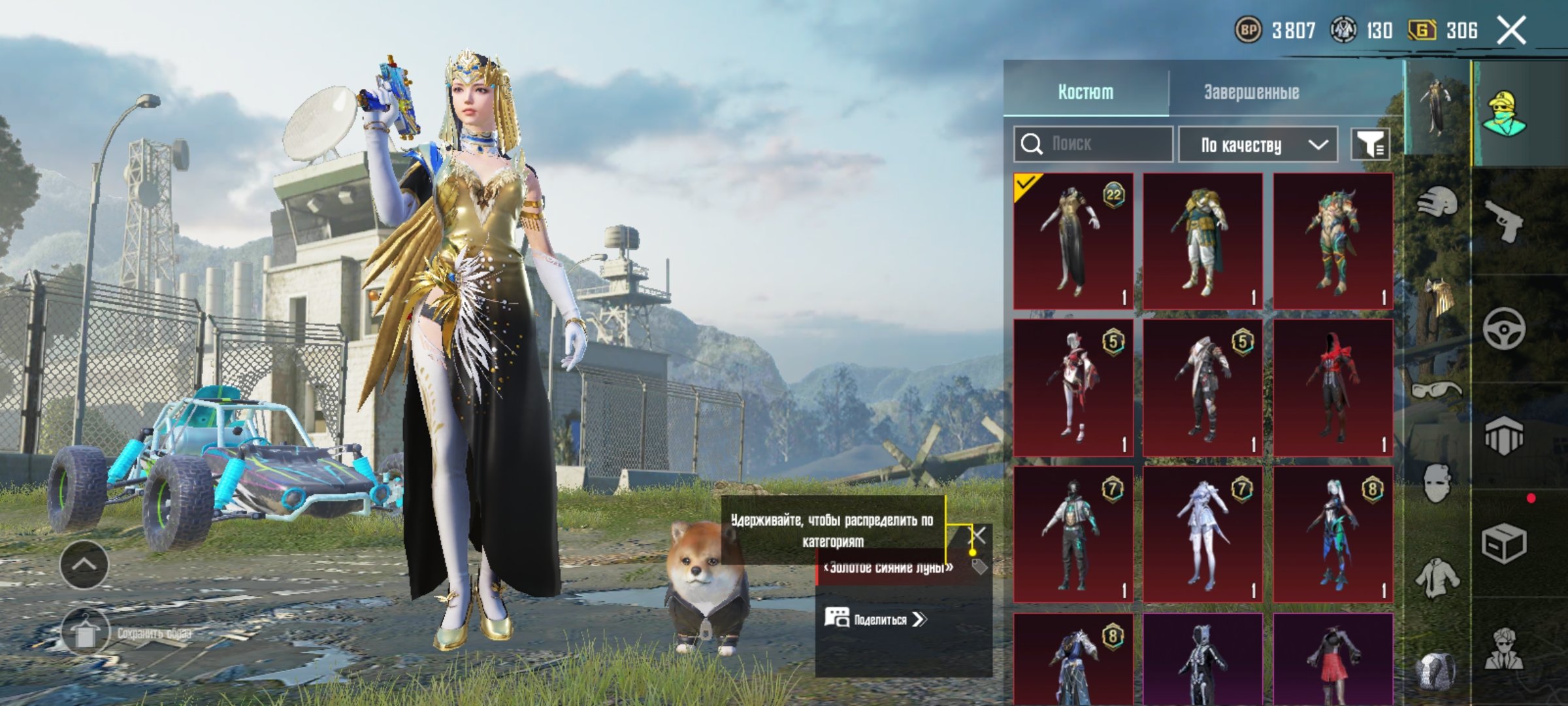The width and height of the screenshot is (1568, 706).
Task: Select the Костюм tab
Action: tap(1085, 92)
